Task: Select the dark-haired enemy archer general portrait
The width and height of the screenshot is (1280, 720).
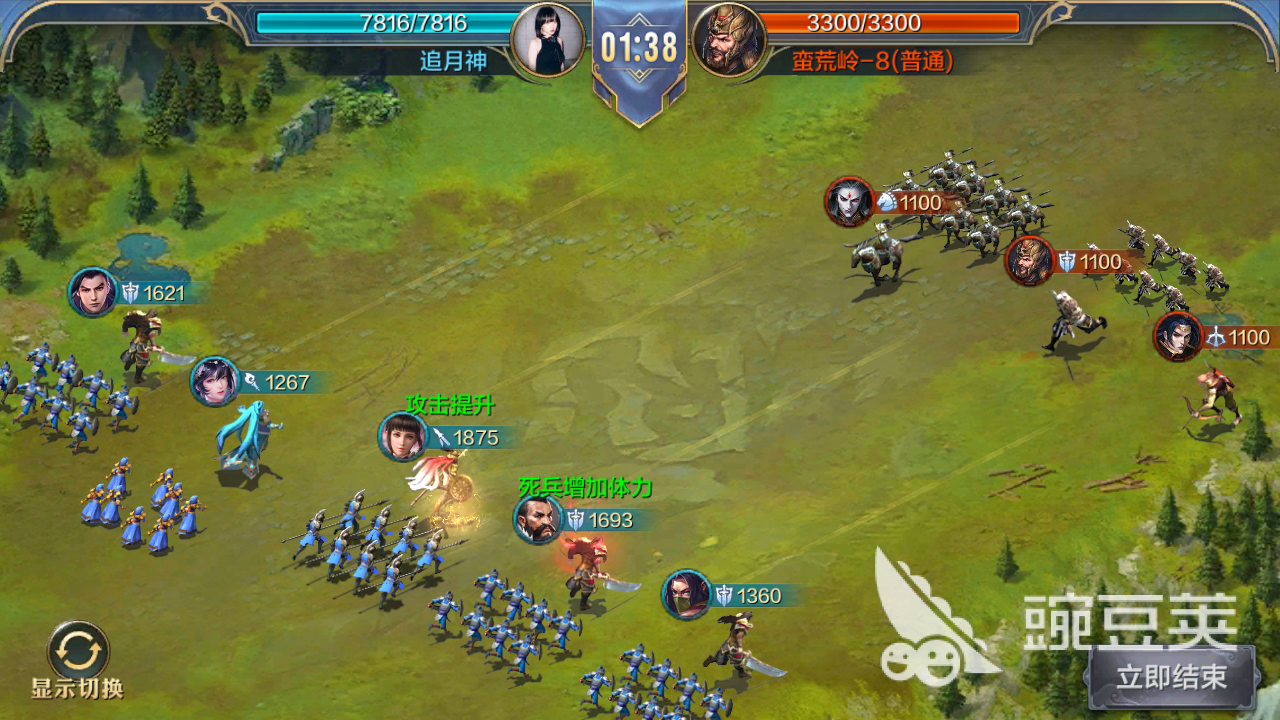Action: [x=1178, y=337]
